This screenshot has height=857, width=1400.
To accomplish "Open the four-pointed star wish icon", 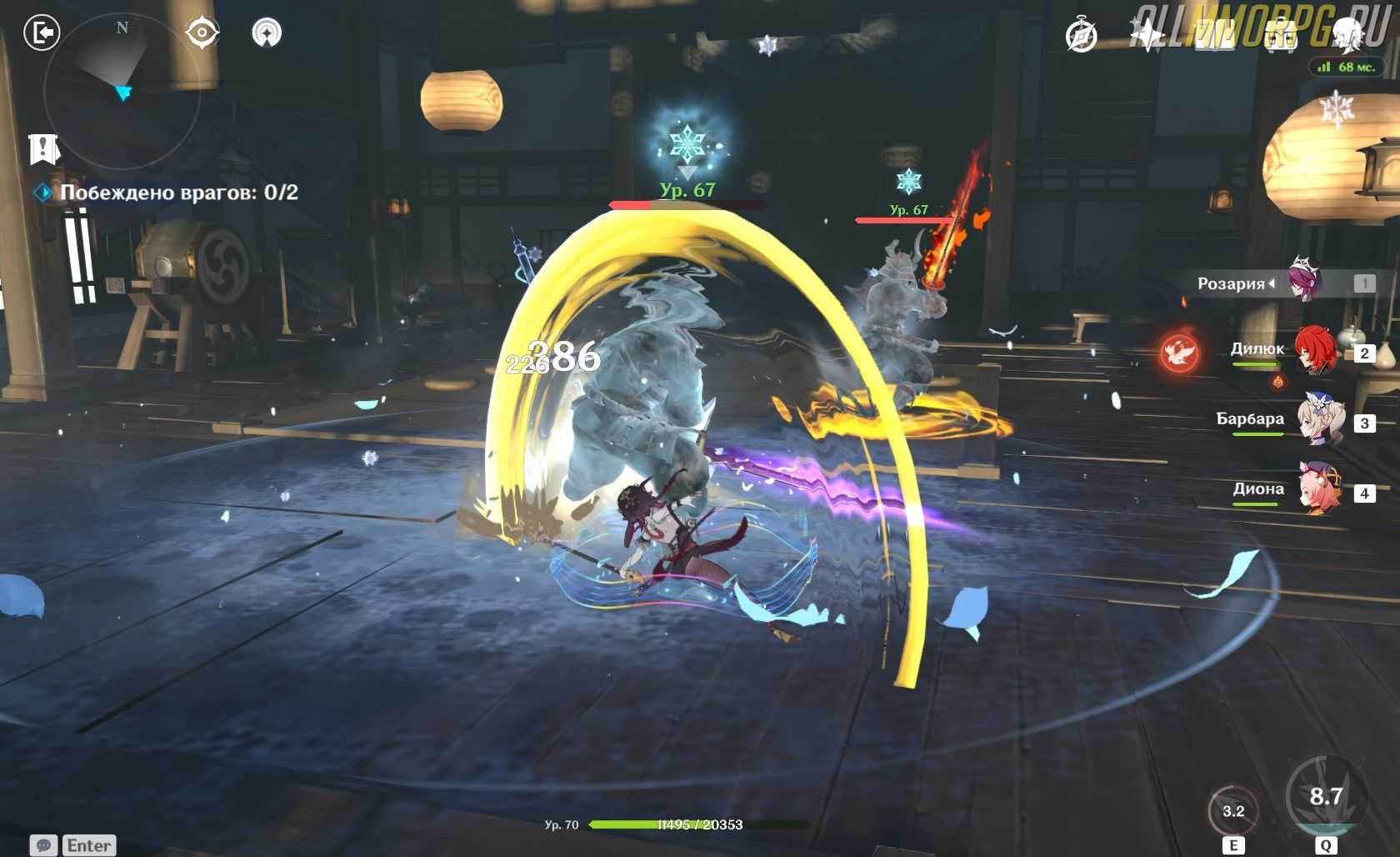I will pos(1147,35).
